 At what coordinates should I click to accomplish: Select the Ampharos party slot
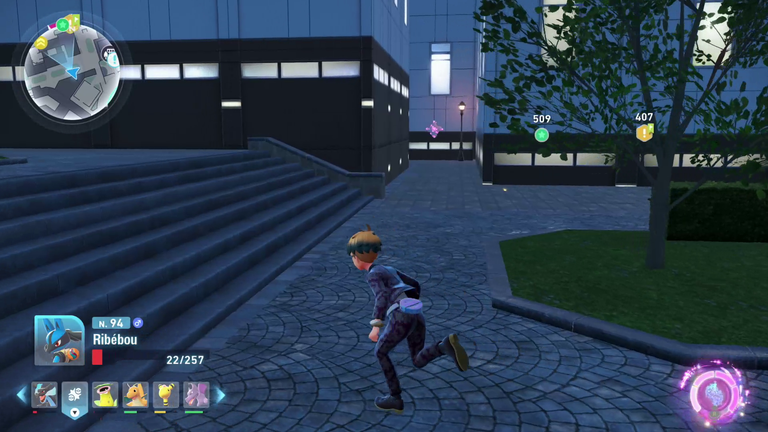[166, 394]
